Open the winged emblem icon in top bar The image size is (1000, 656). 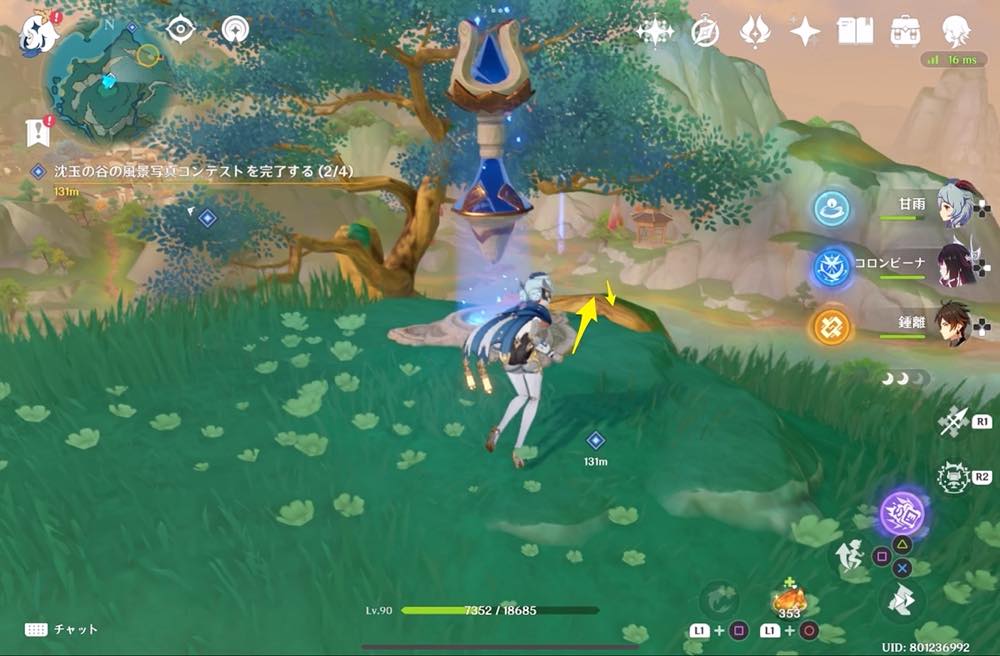click(755, 32)
